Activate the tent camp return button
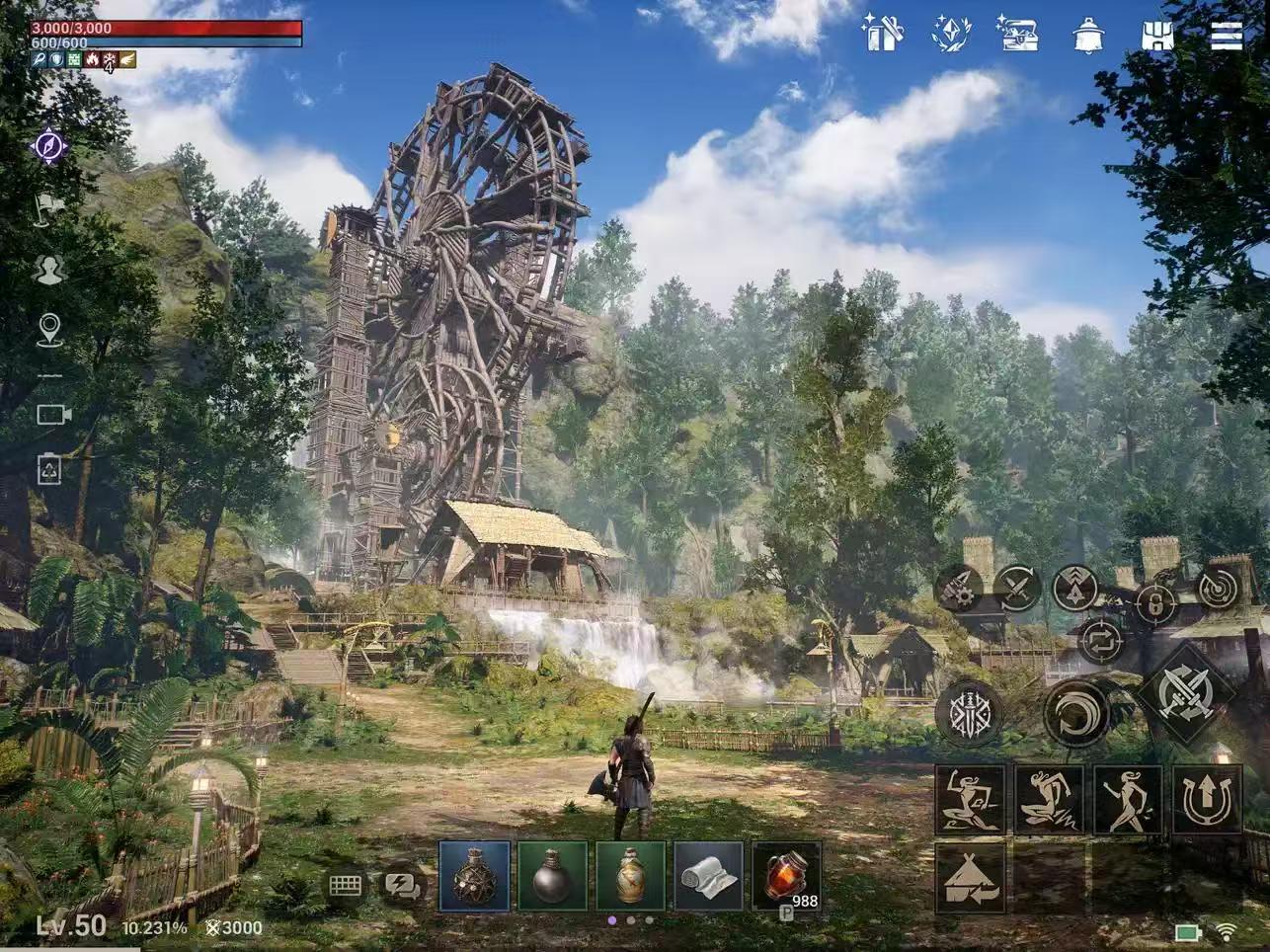Image resolution: width=1270 pixels, height=952 pixels. [x=970, y=878]
